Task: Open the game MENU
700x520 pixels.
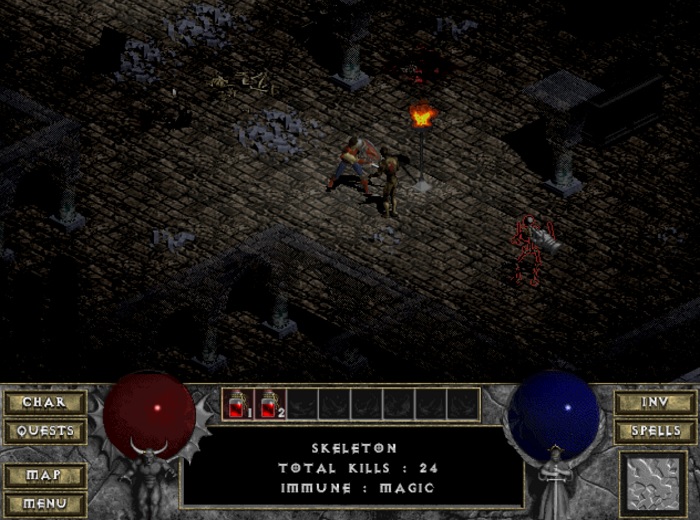Action: (44, 503)
